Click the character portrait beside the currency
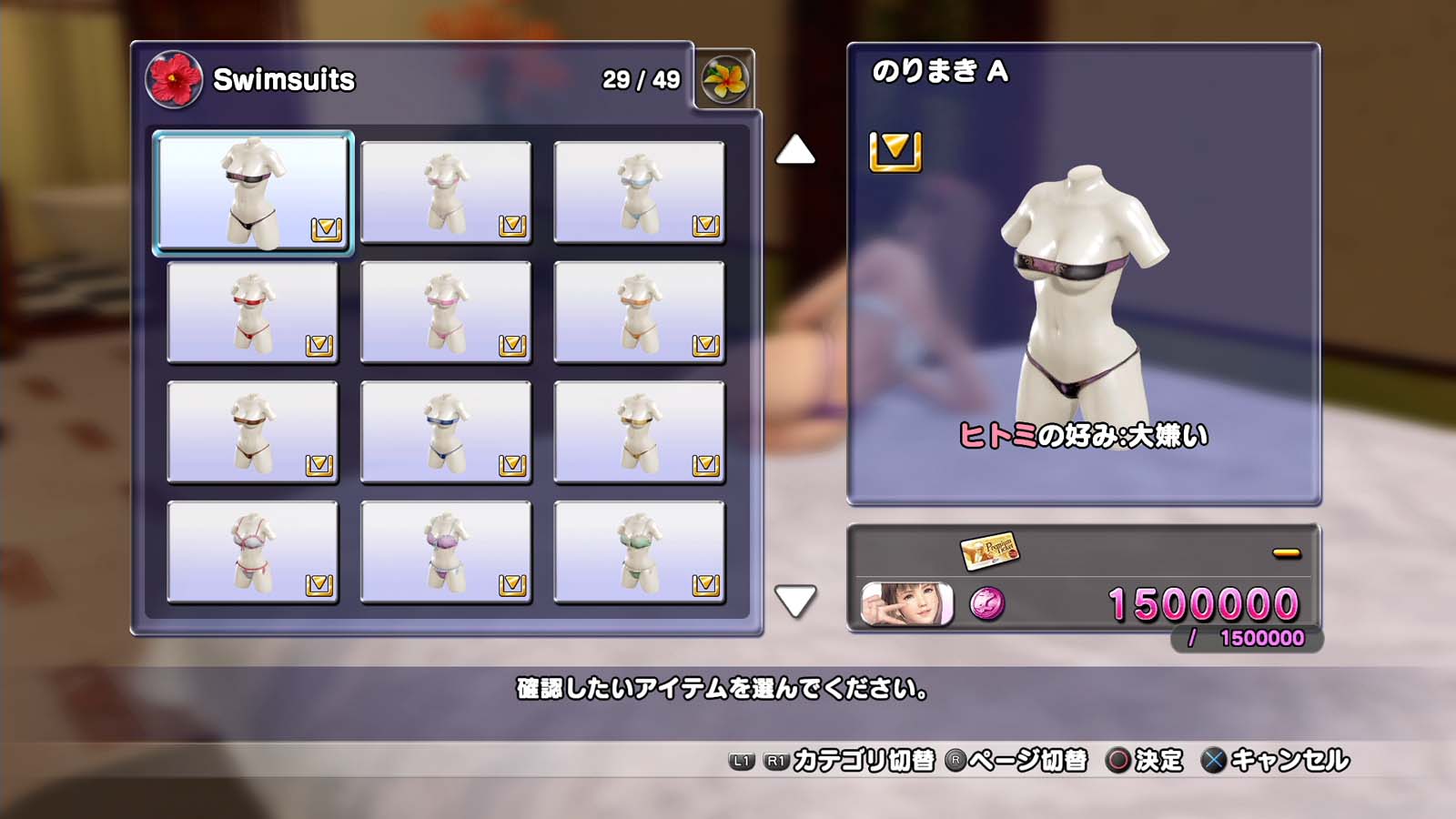This screenshot has height=819, width=1456. 906,604
